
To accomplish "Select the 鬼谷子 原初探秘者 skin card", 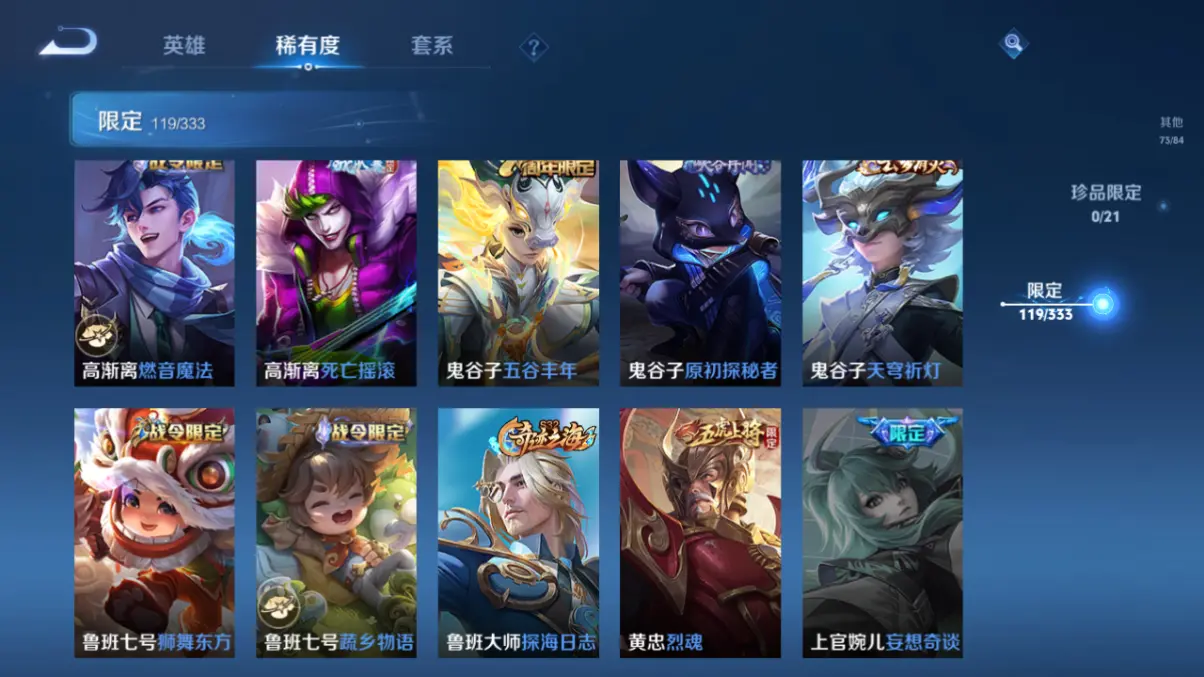I will tap(700, 273).
